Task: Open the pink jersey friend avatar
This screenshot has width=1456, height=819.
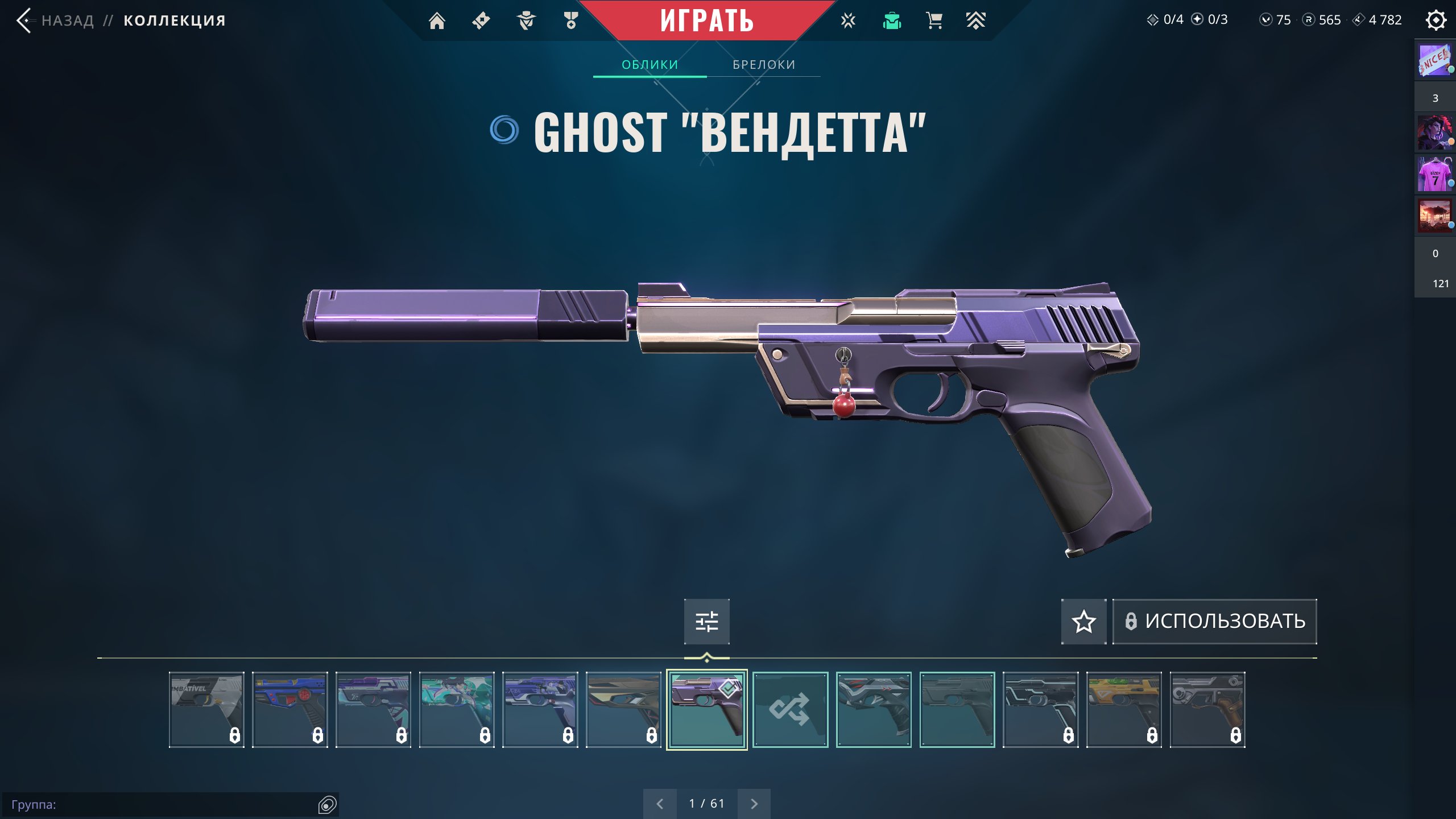Action: (x=1434, y=175)
